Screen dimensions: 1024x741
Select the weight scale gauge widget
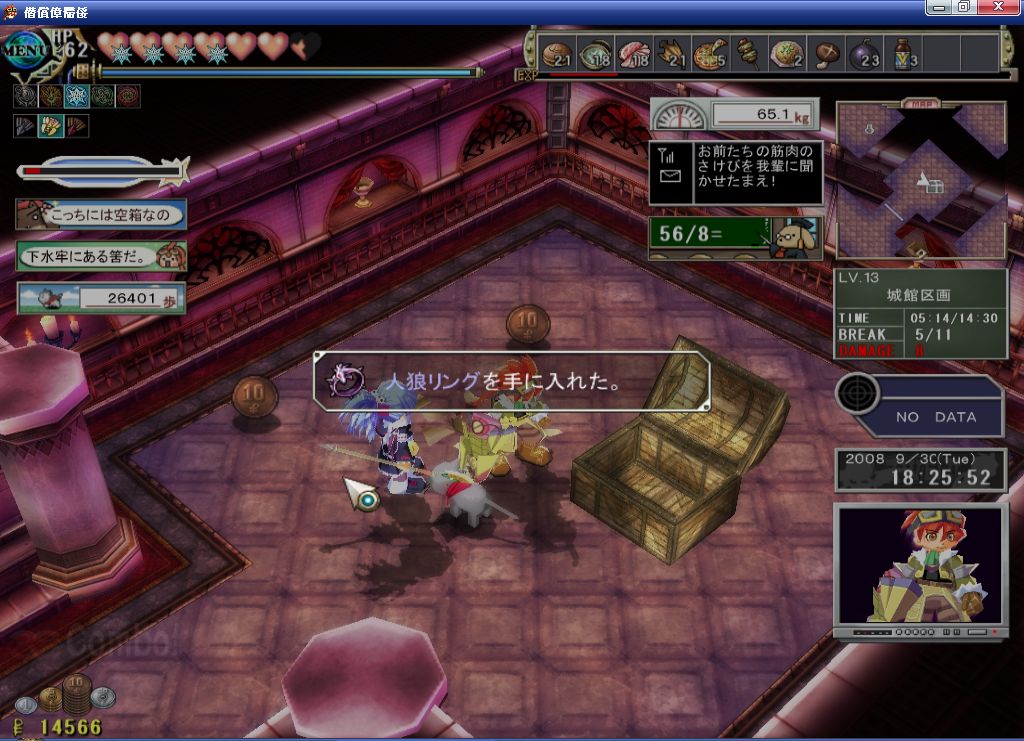(734, 114)
